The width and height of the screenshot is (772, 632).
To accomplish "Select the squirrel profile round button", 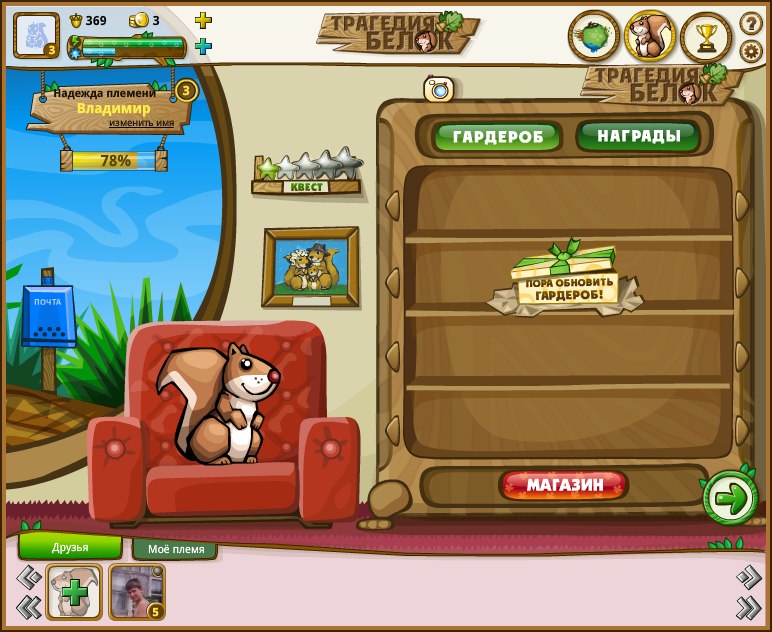I will (650, 37).
